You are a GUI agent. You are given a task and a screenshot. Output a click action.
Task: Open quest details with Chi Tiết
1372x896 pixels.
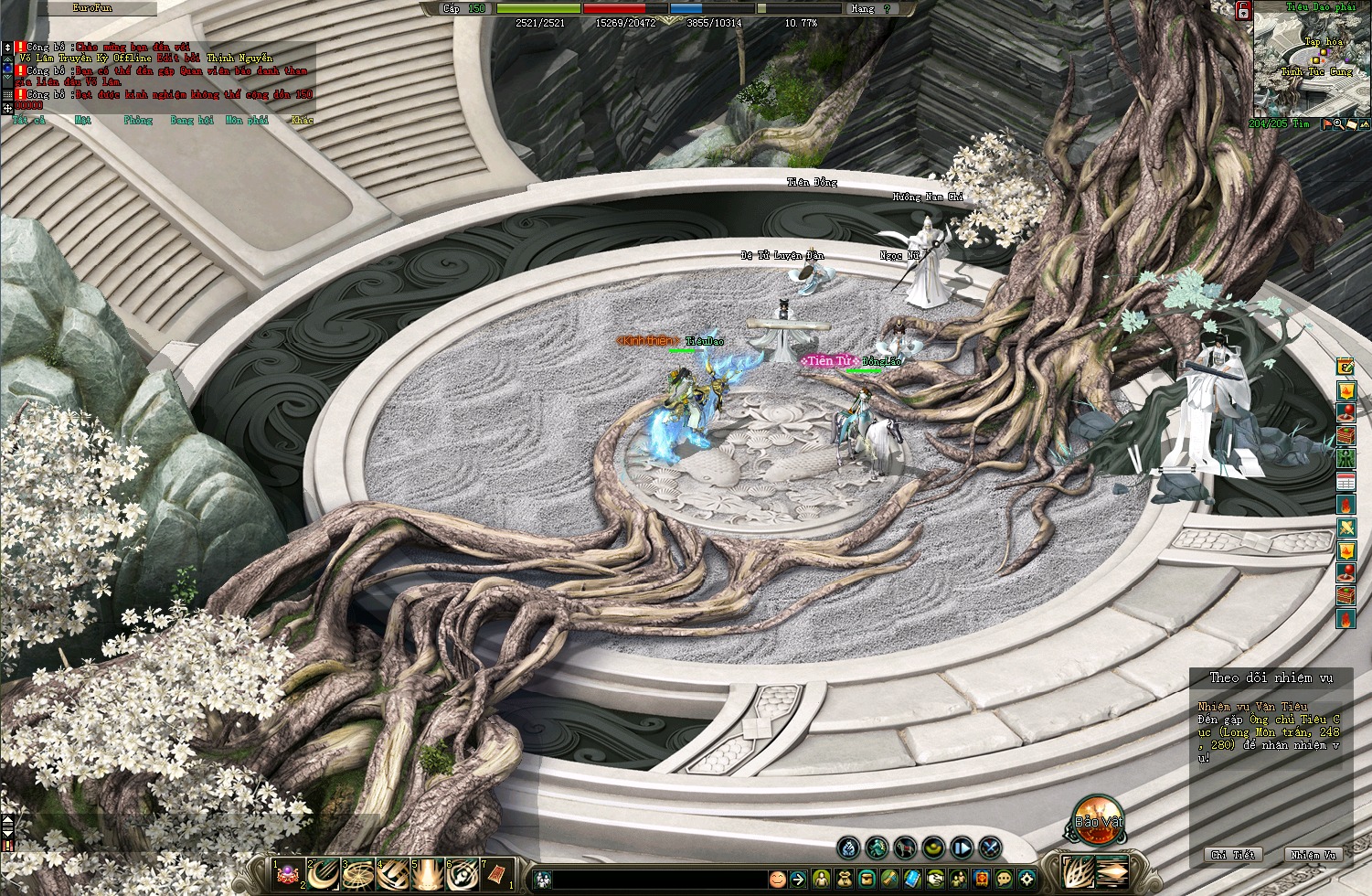point(1232,855)
